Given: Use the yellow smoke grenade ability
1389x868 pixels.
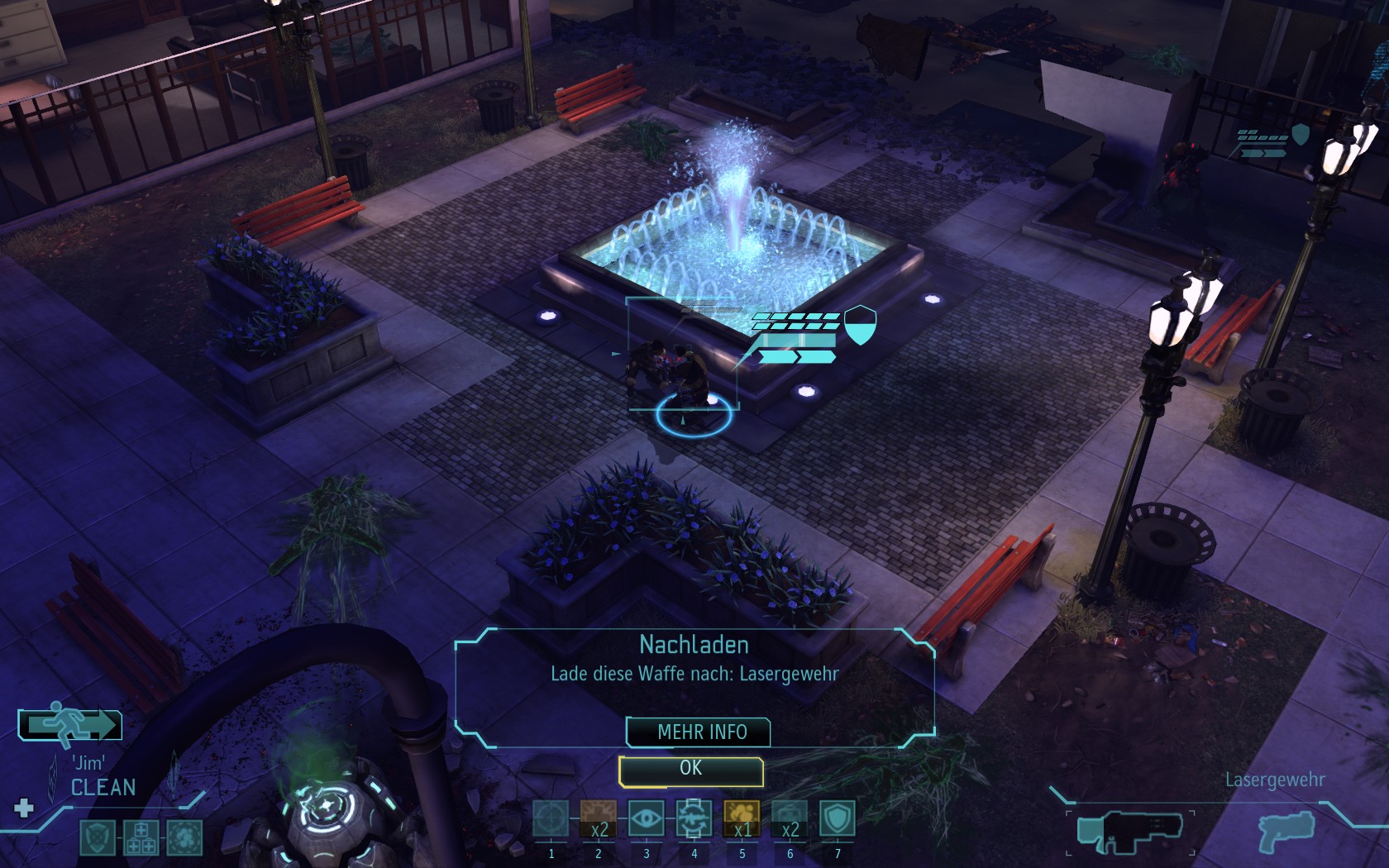Looking at the screenshot, I should coord(742,819).
